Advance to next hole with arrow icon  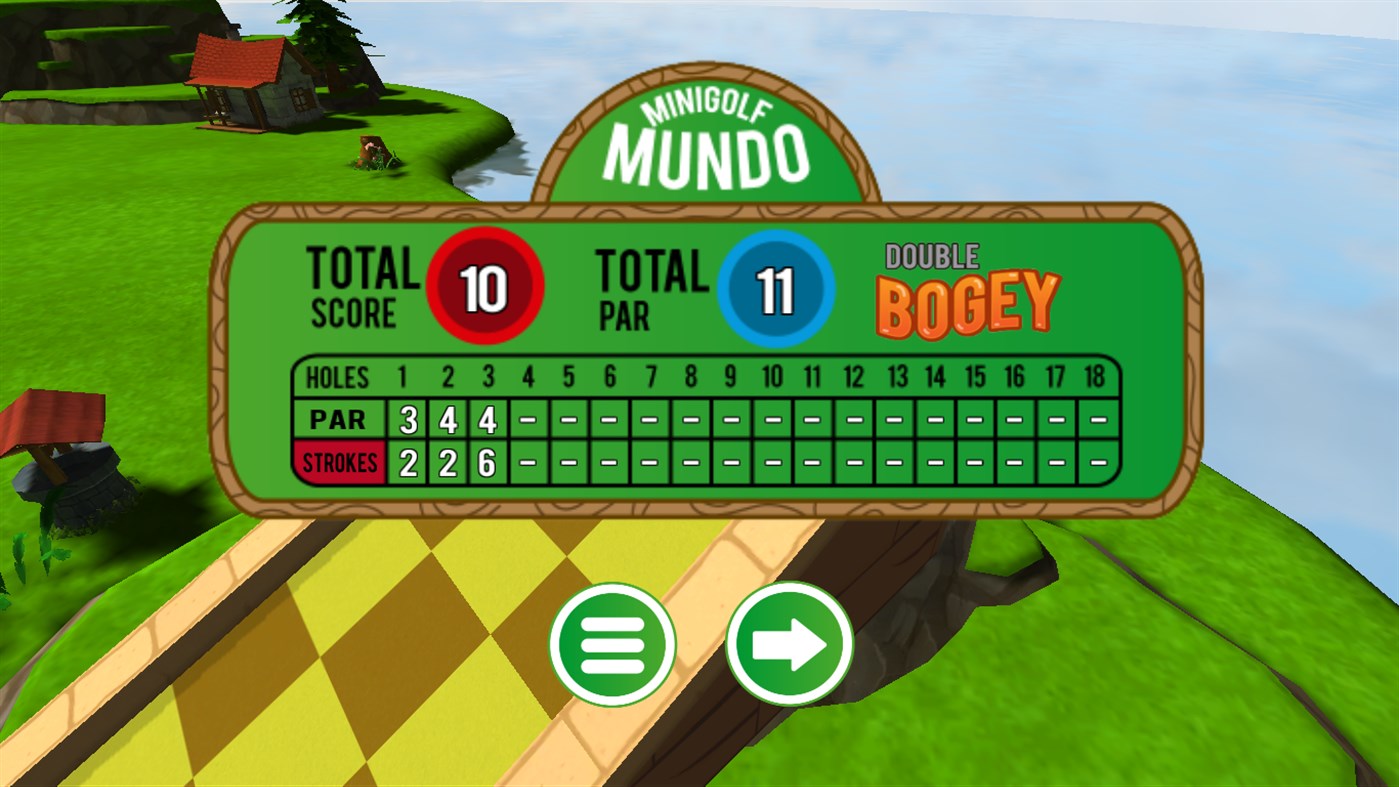point(787,645)
